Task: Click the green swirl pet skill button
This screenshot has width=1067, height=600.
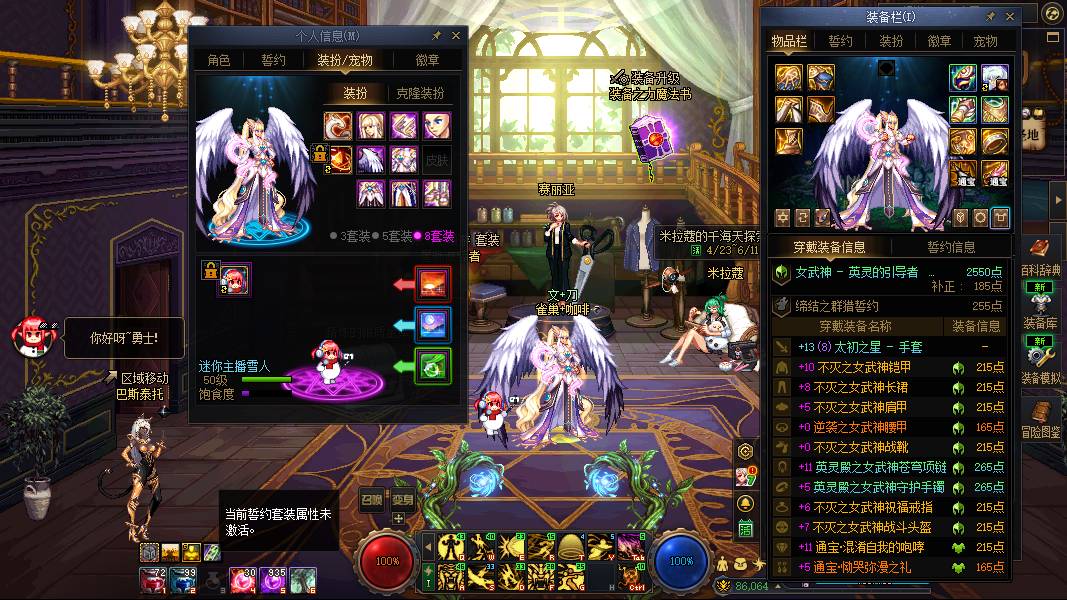Action: 433,366
